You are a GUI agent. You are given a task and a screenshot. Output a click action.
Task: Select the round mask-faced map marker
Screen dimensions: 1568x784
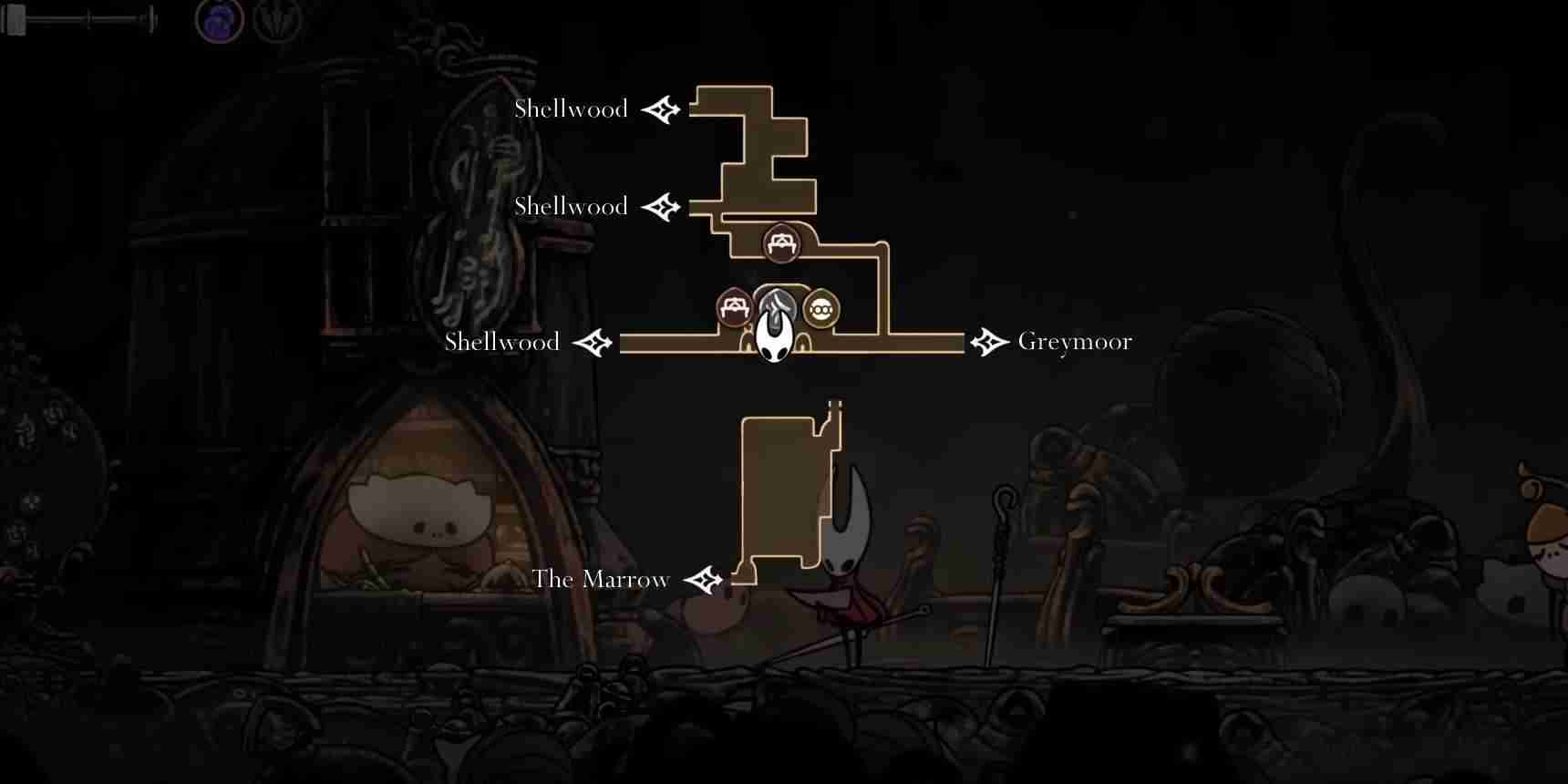[821, 310]
